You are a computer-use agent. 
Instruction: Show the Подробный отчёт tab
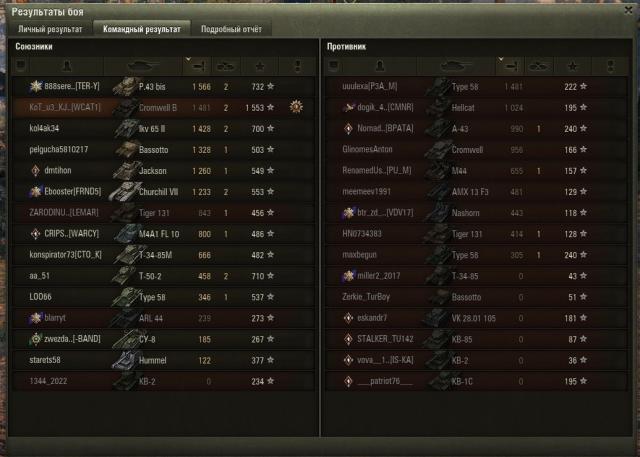231,29
